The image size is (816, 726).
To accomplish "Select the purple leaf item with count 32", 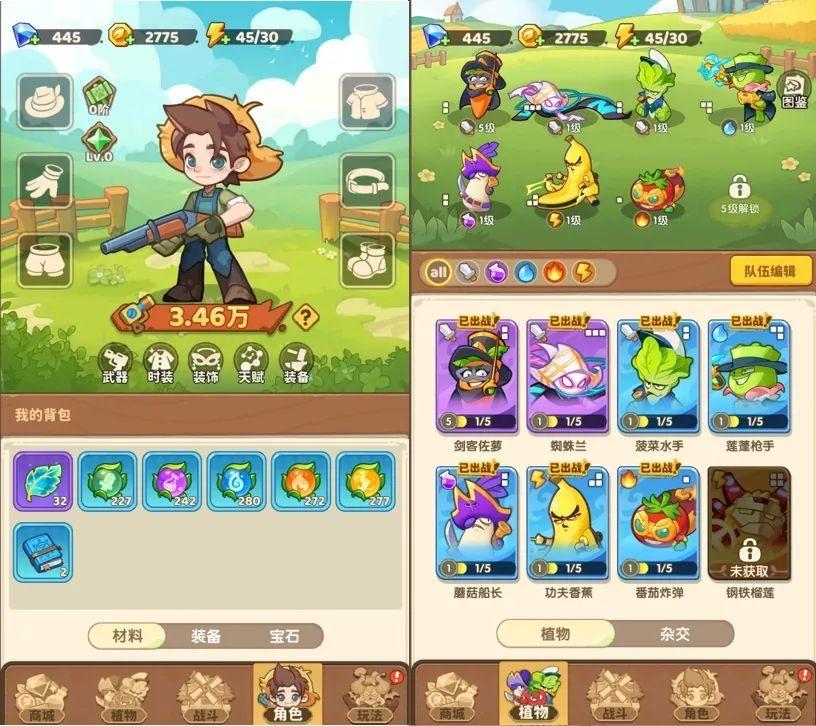I will pyautogui.click(x=43, y=482).
